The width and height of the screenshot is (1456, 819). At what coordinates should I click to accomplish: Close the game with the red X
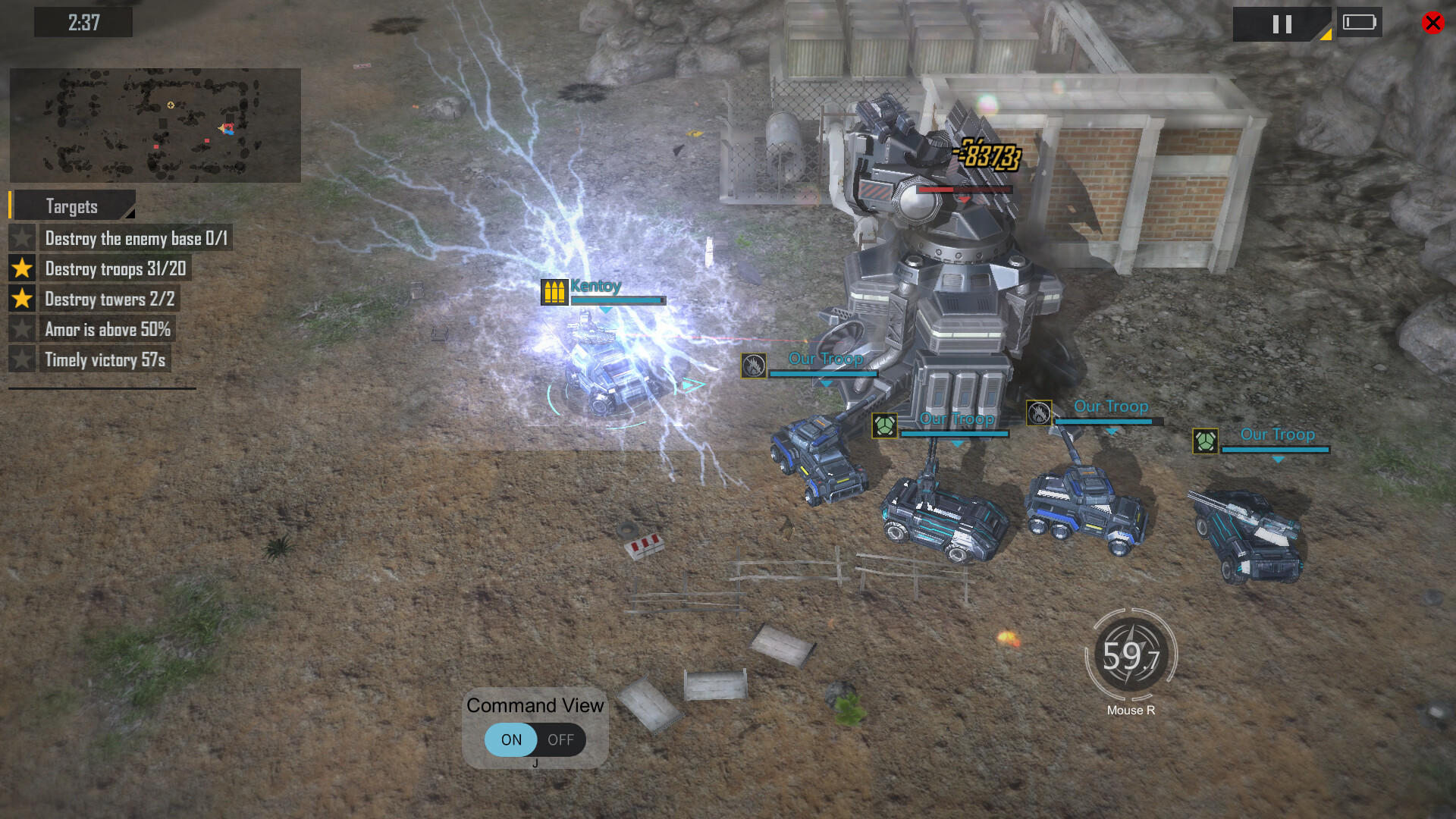1432,23
